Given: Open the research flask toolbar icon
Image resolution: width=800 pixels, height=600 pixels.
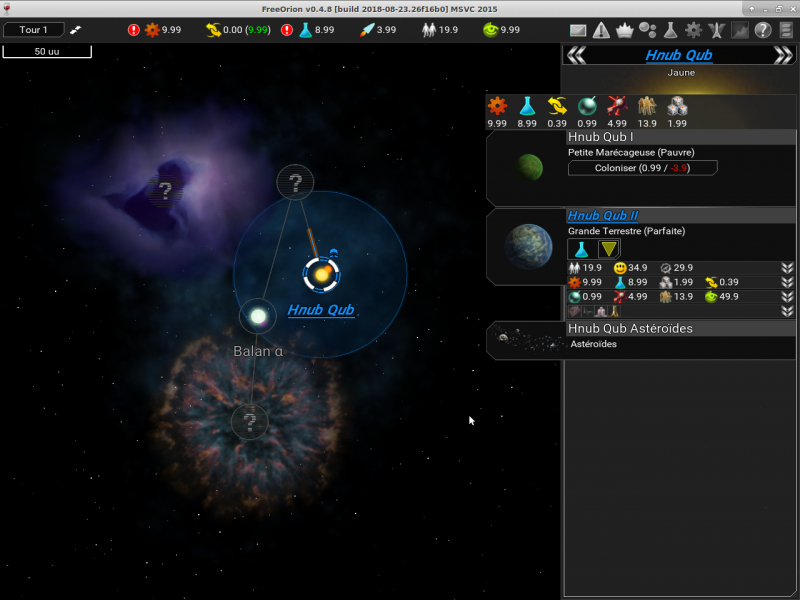Looking at the screenshot, I should pyautogui.click(x=670, y=30).
